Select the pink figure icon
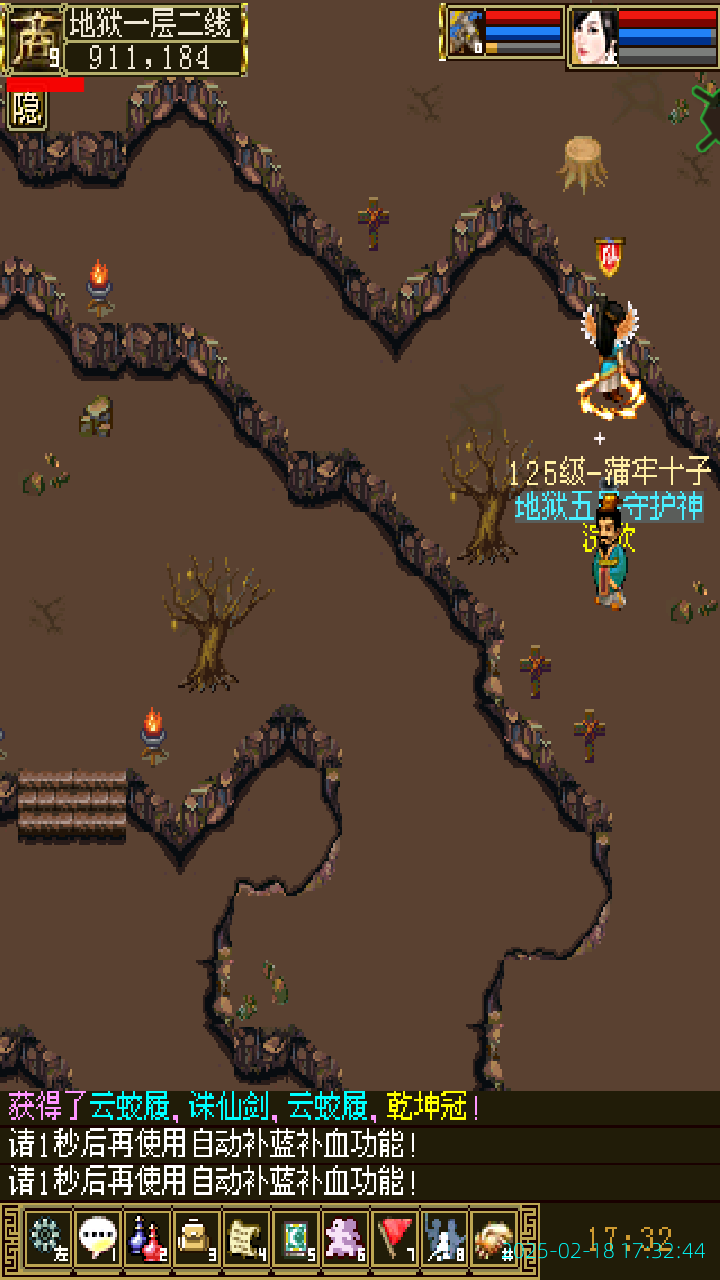This screenshot has width=720, height=1280. (x=346, y=1238)
